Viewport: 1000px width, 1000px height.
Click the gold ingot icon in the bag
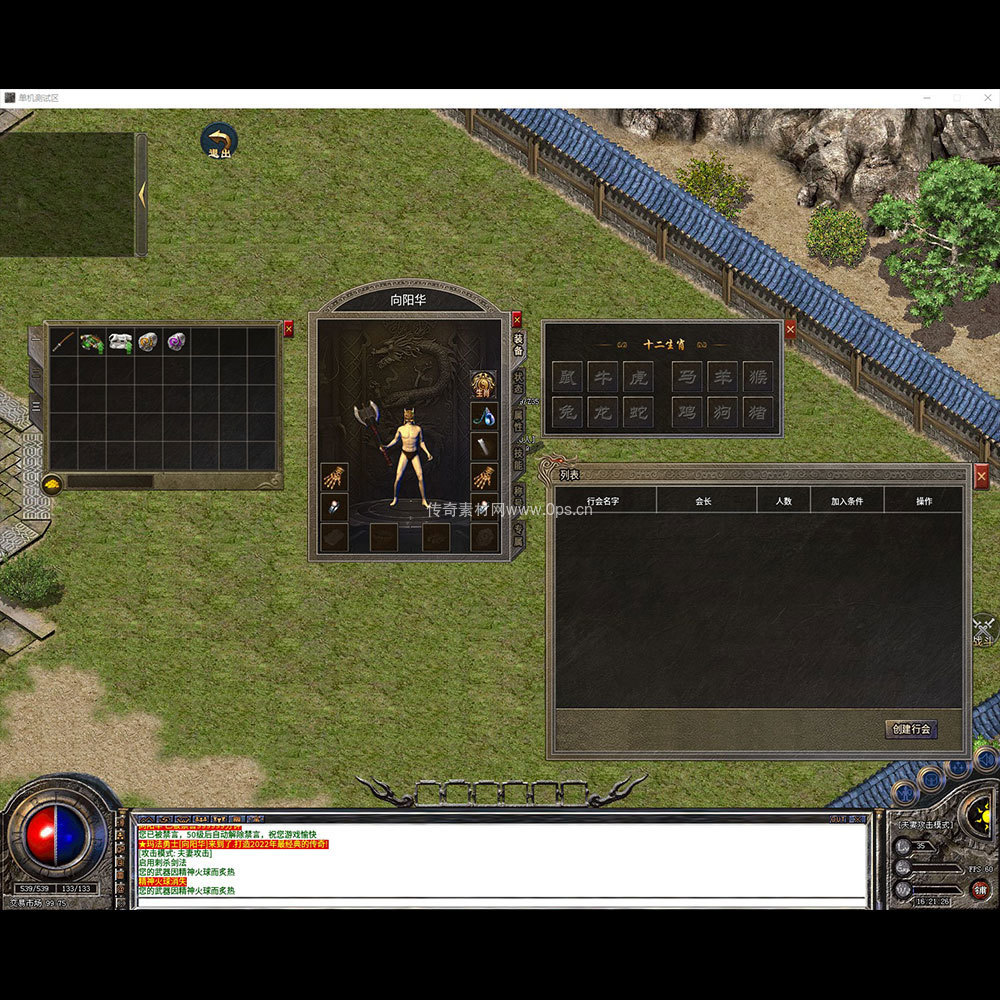click(x=52, y=484)
